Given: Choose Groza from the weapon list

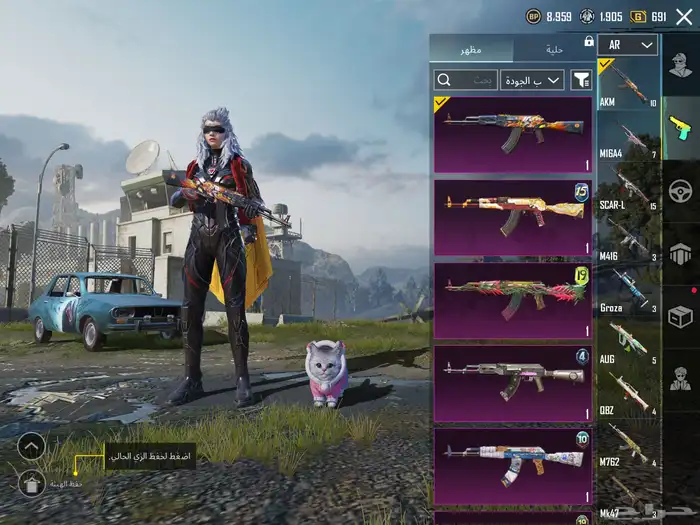Looking at the screenshot, I should 629,294.
